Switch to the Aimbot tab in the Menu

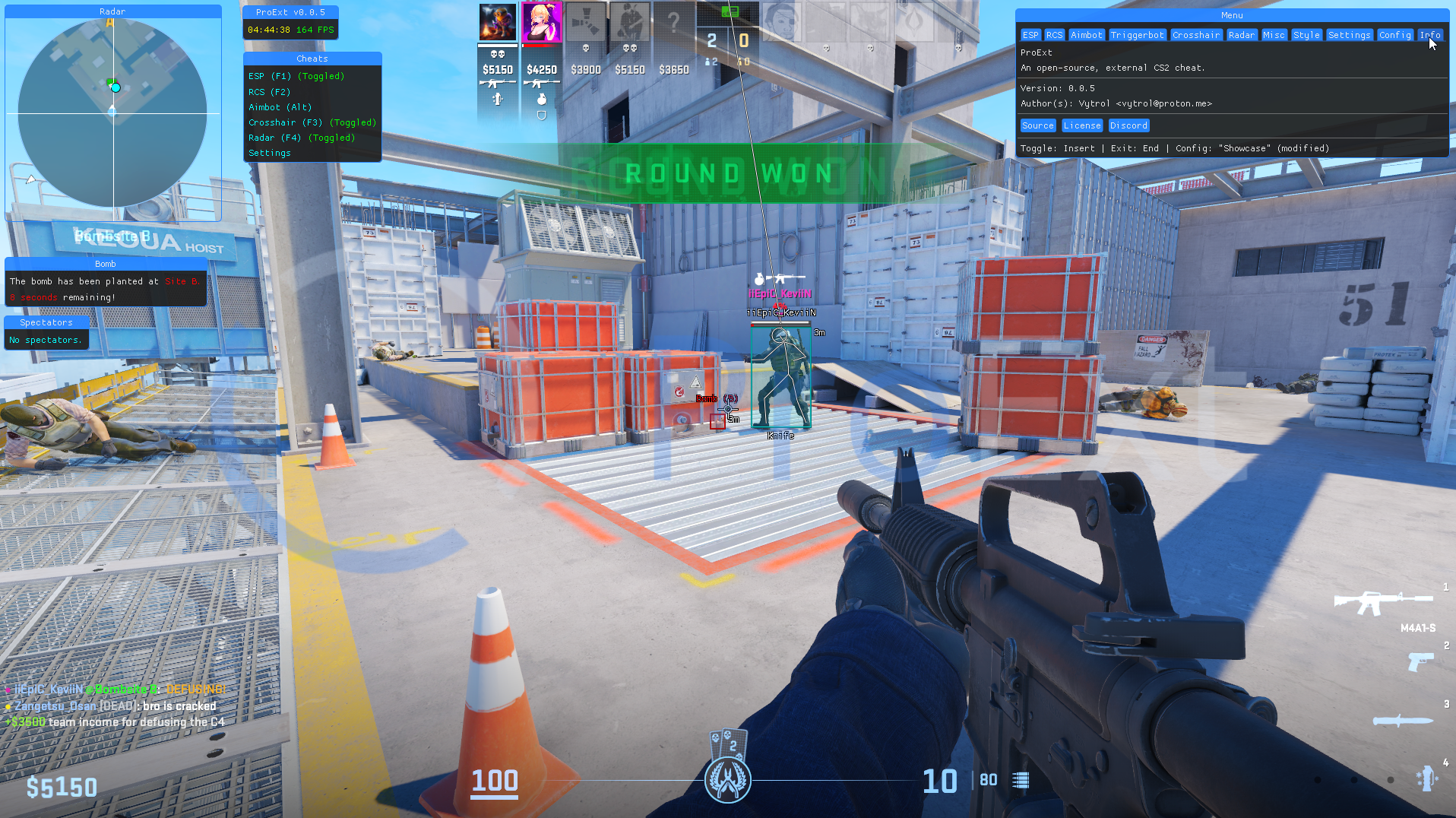[x=1087, y=34]
